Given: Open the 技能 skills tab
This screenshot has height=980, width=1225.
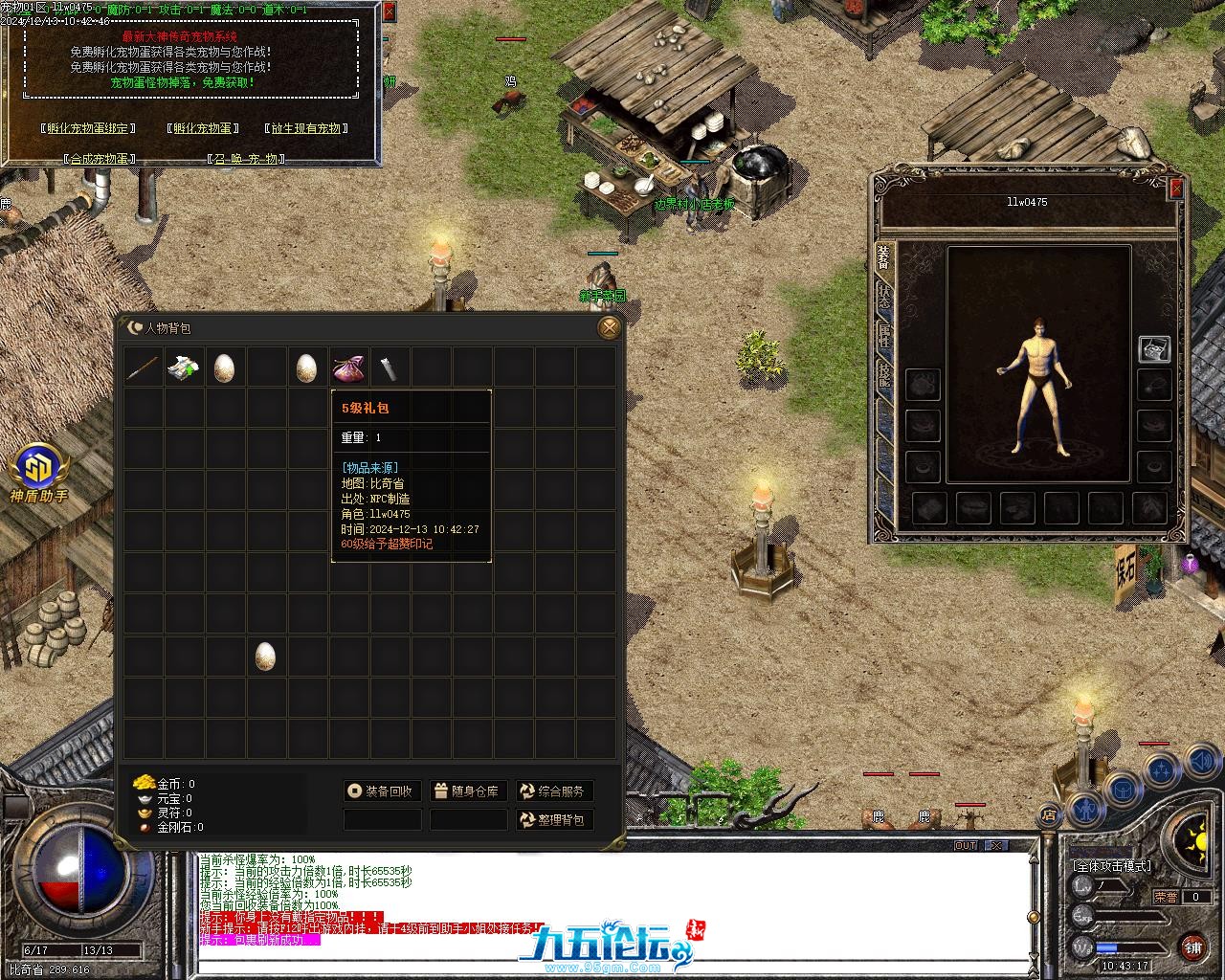Looking at the screenshot, I should coord(884,374).
